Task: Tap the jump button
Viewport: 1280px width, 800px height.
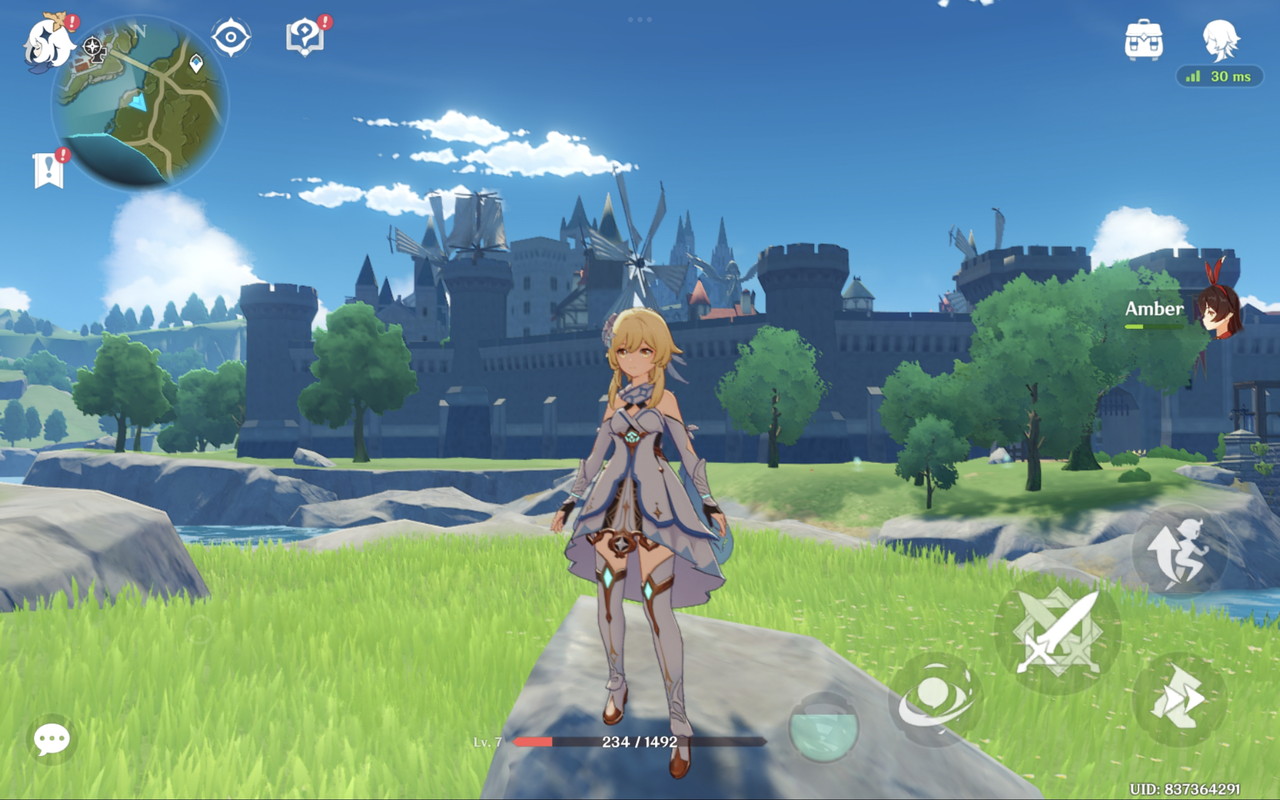Action: (1180, 551)
